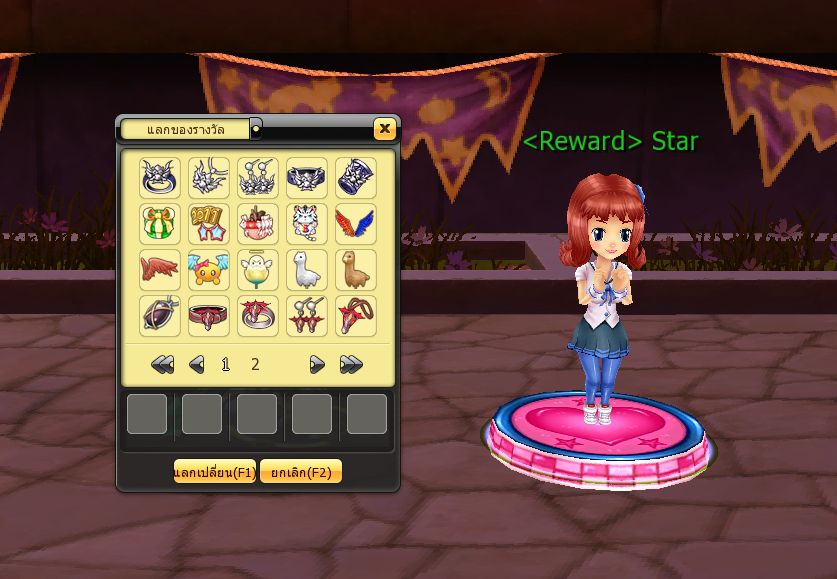Screen dimensions: 837x579
Task: Go back one reward page
Action: click(197, 365)
